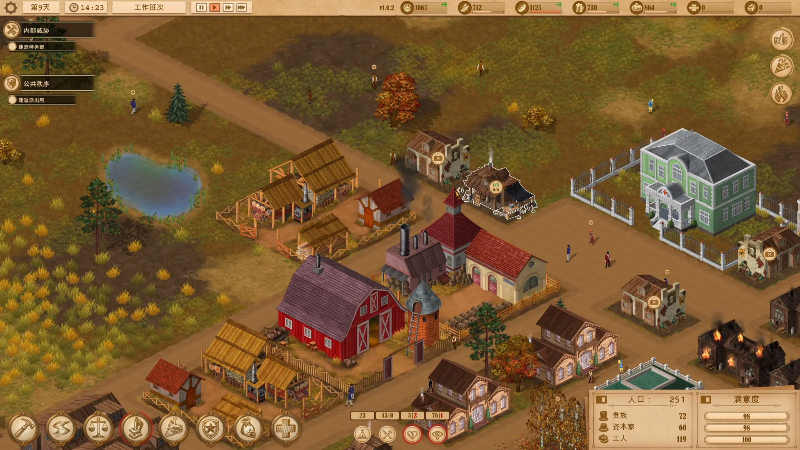Activate the thumbs-up action button
Screen dimensions: 800x450
781,40
